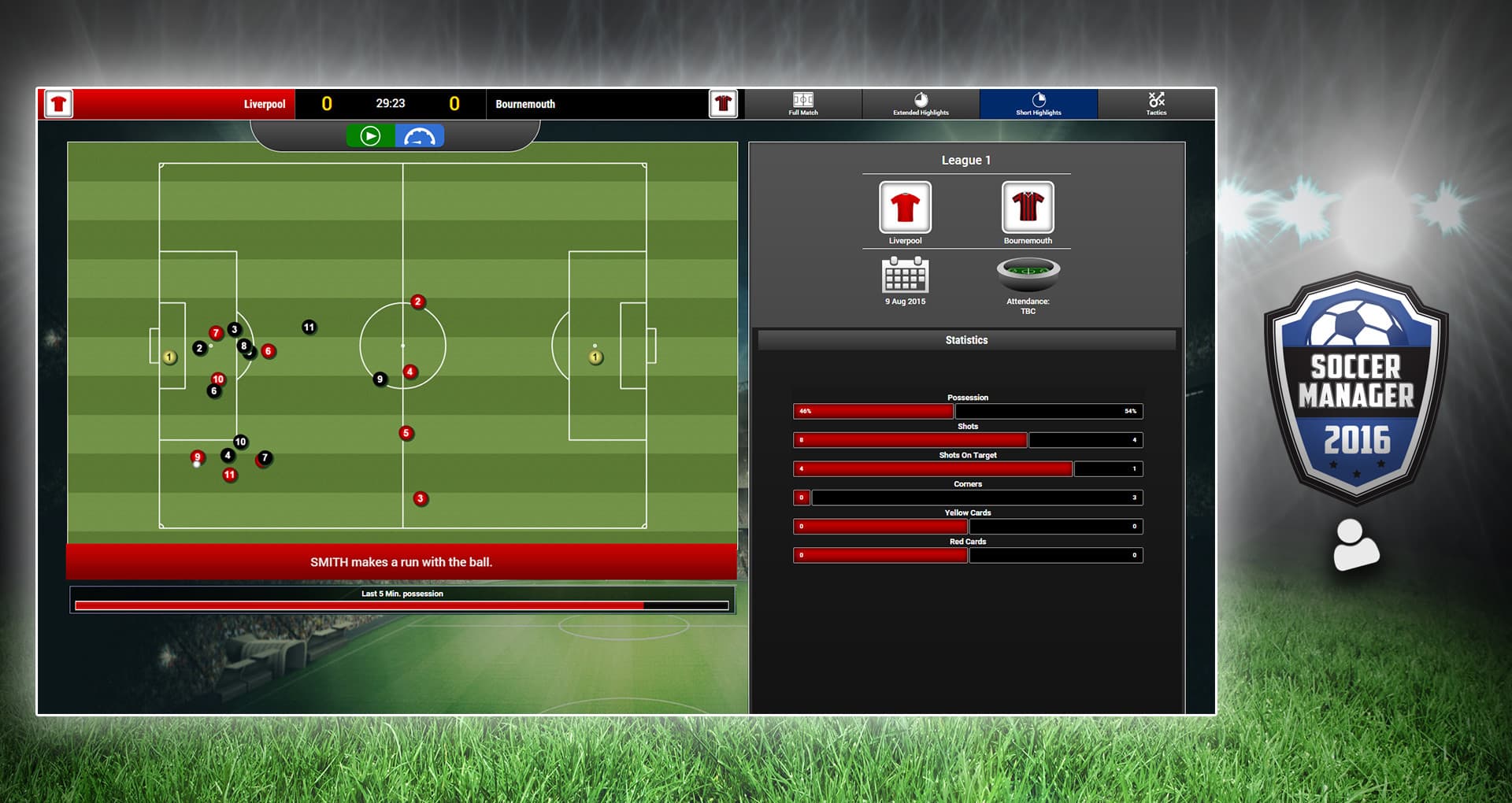Click the Liverpool shirt badge on the scoreboard
Screen dimensions: 1512x803
tap(58, 103)
